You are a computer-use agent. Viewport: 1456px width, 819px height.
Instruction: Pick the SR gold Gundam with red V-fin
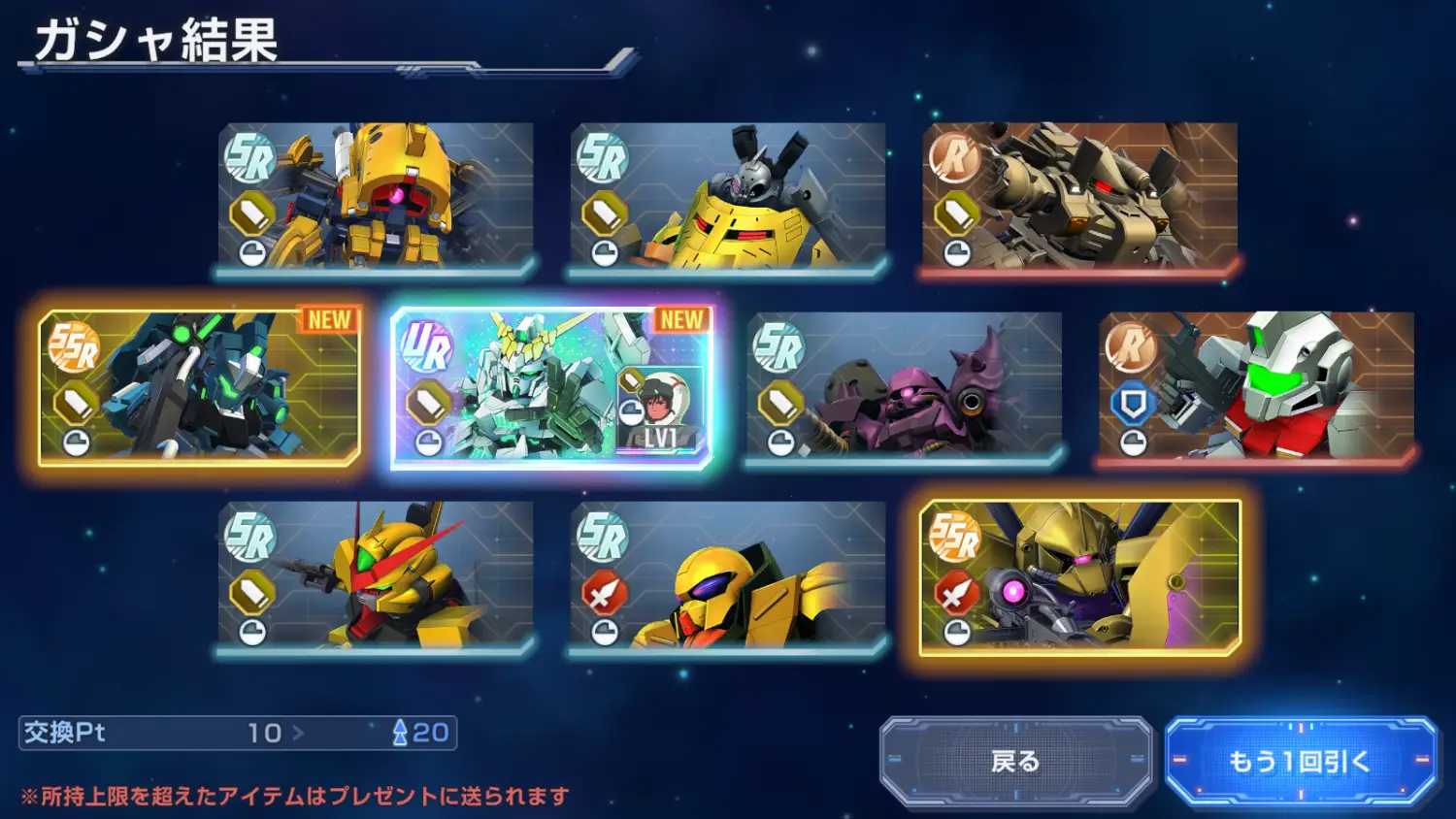[x=376, y=576]
